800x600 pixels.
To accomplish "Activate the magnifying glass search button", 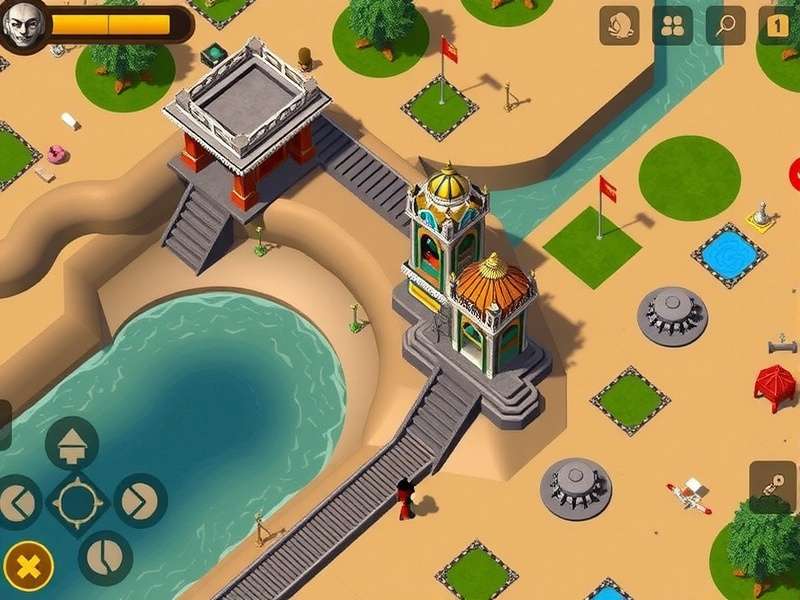I will pos(725,26).
